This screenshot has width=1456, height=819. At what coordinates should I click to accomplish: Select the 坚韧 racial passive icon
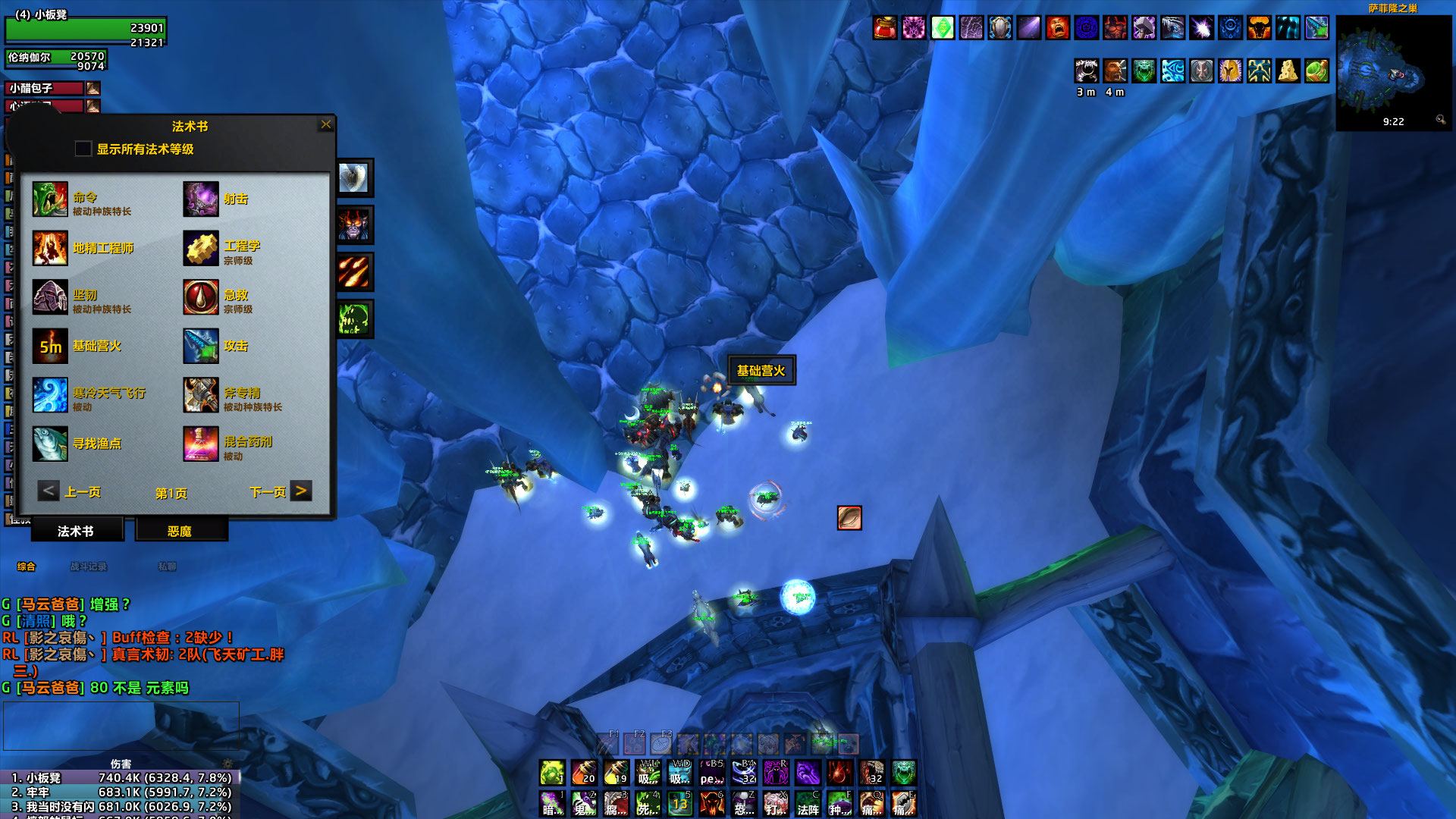point(50,297)
